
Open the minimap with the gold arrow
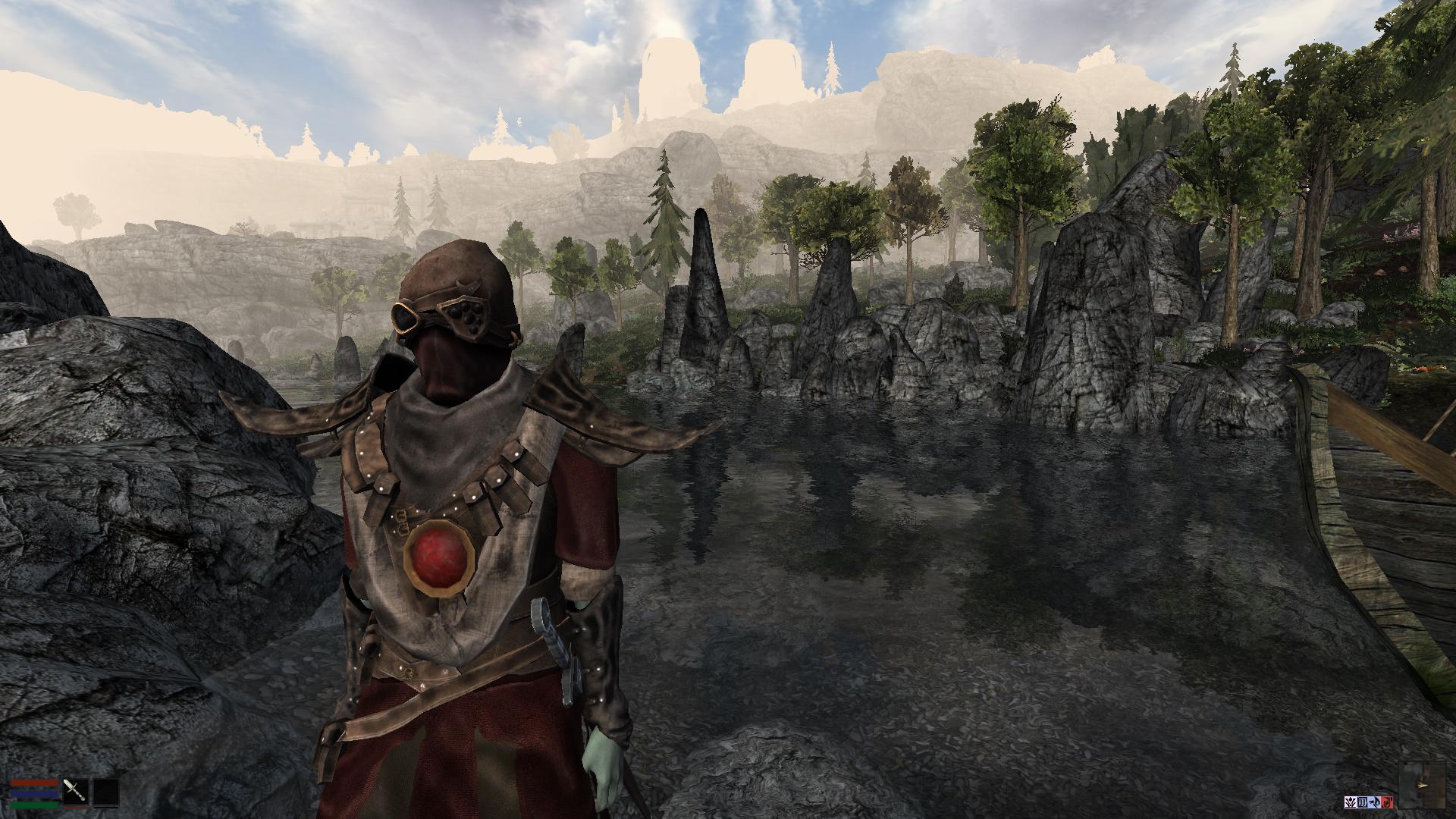coord(1423,784)
